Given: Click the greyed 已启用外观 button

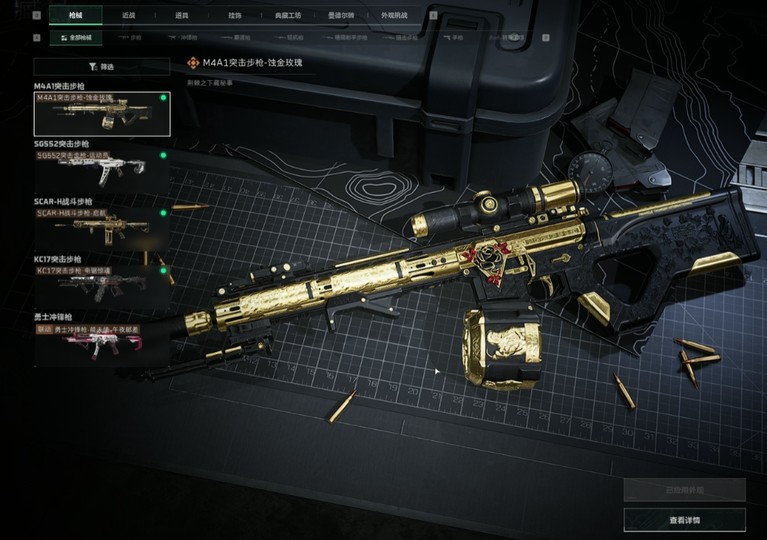Looking at the screenshot, I should click(684, 490).
